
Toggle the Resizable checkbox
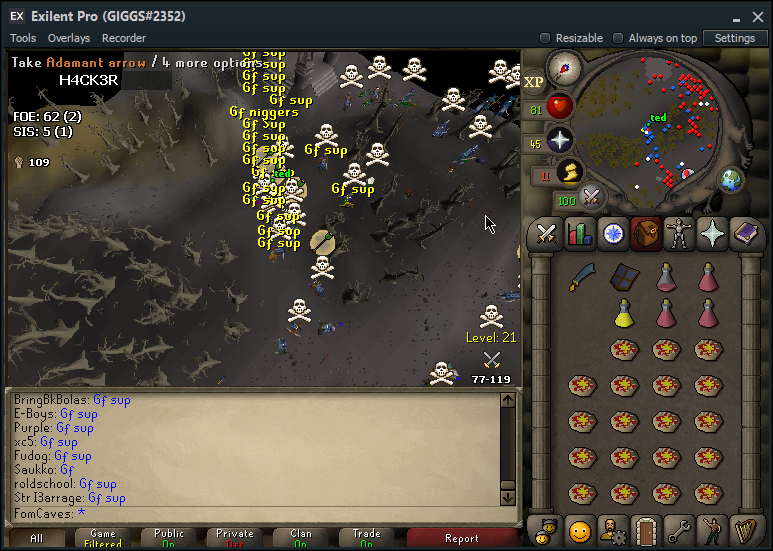click(x=545, y=38)
